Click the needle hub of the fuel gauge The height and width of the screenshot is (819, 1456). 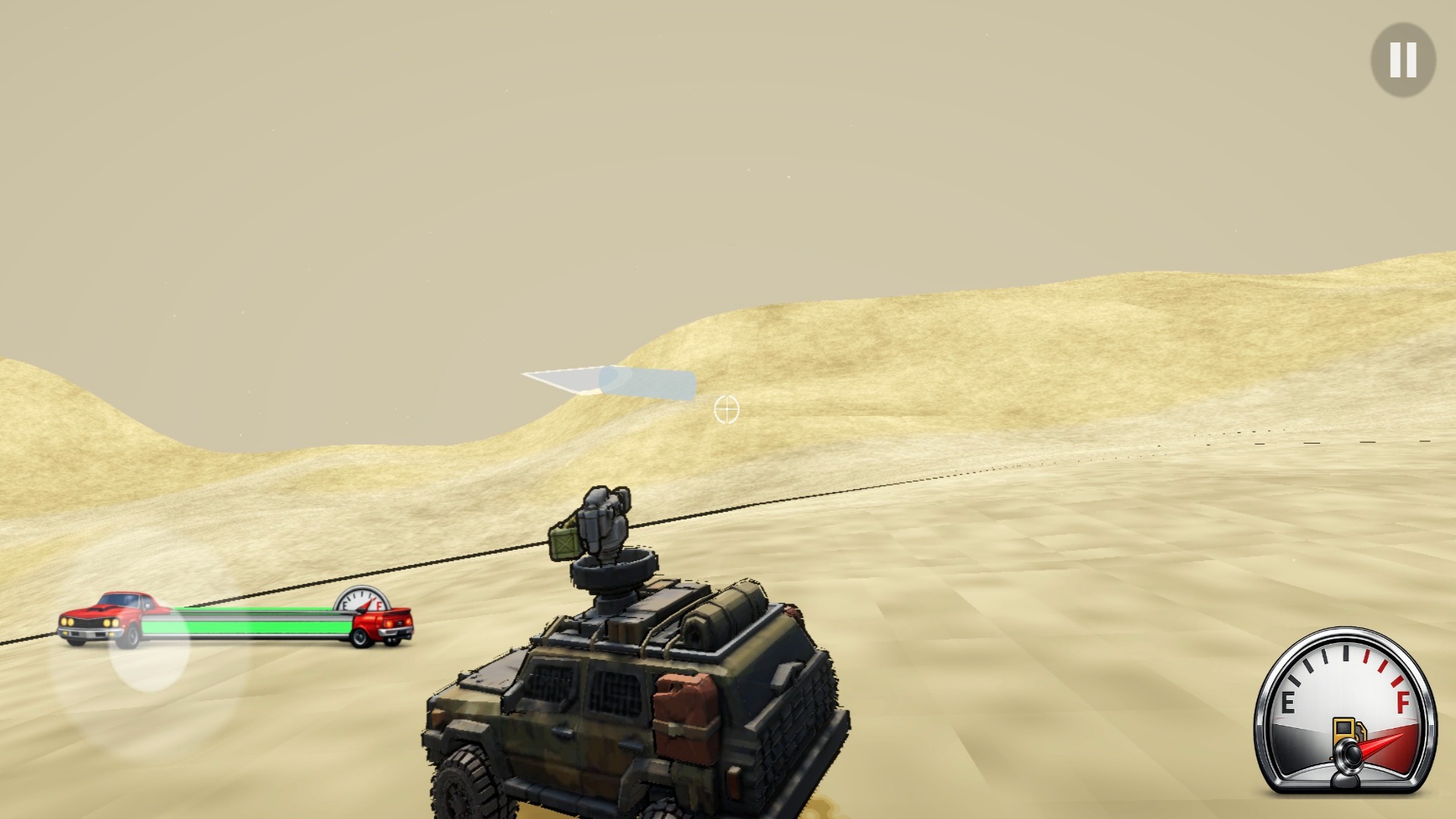[x=1352, y=751]
